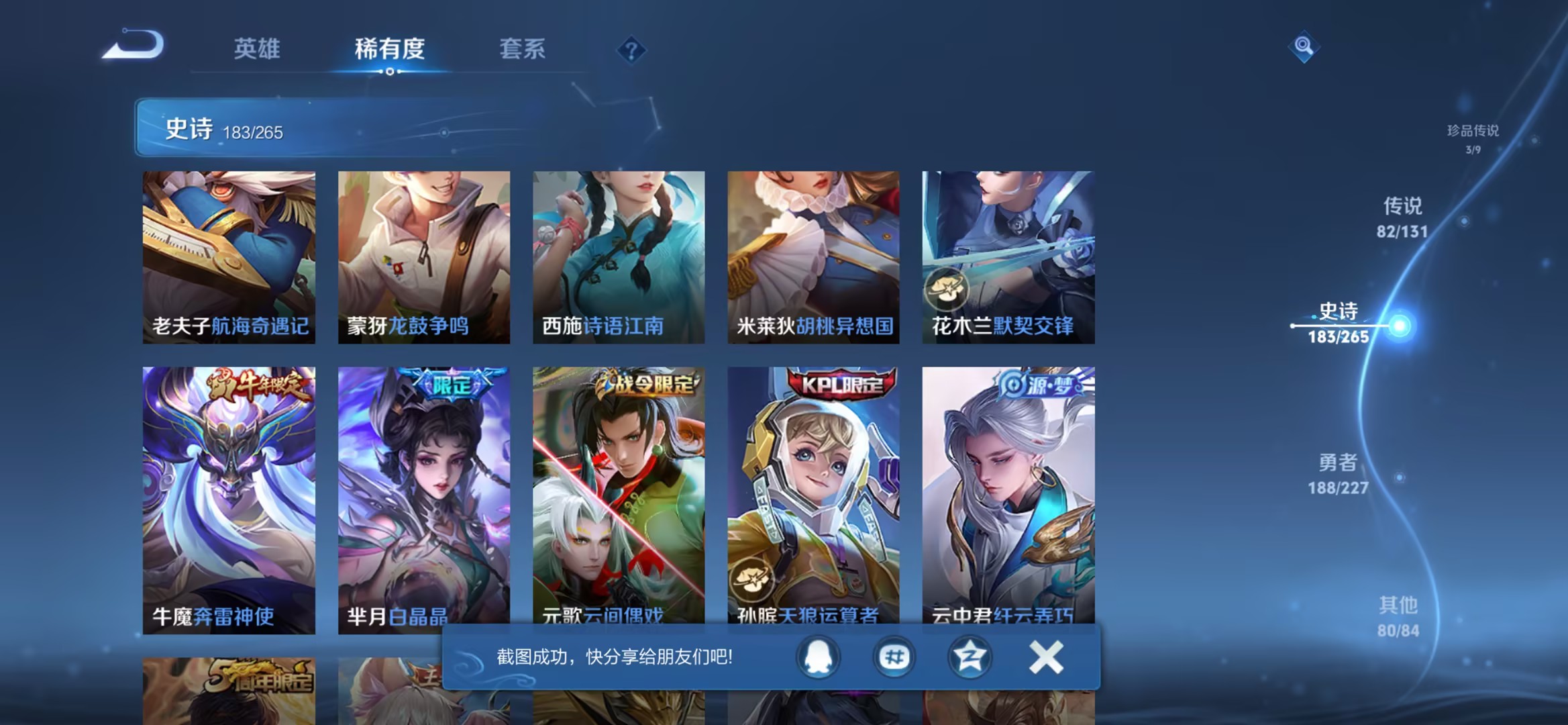Share the screenshot via the QQ penguin icon
The image size is (1568, 725).
coord(817,657)
